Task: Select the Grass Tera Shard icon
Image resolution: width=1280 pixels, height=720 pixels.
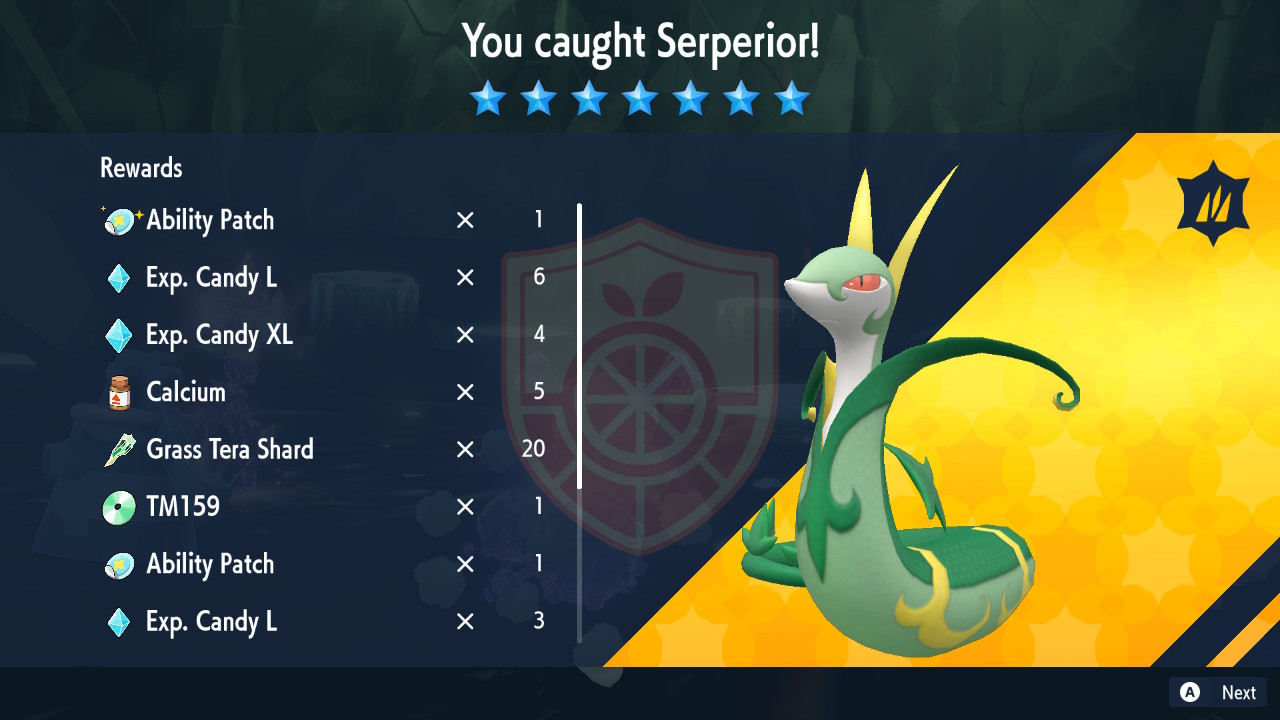Action: [119, 449]
